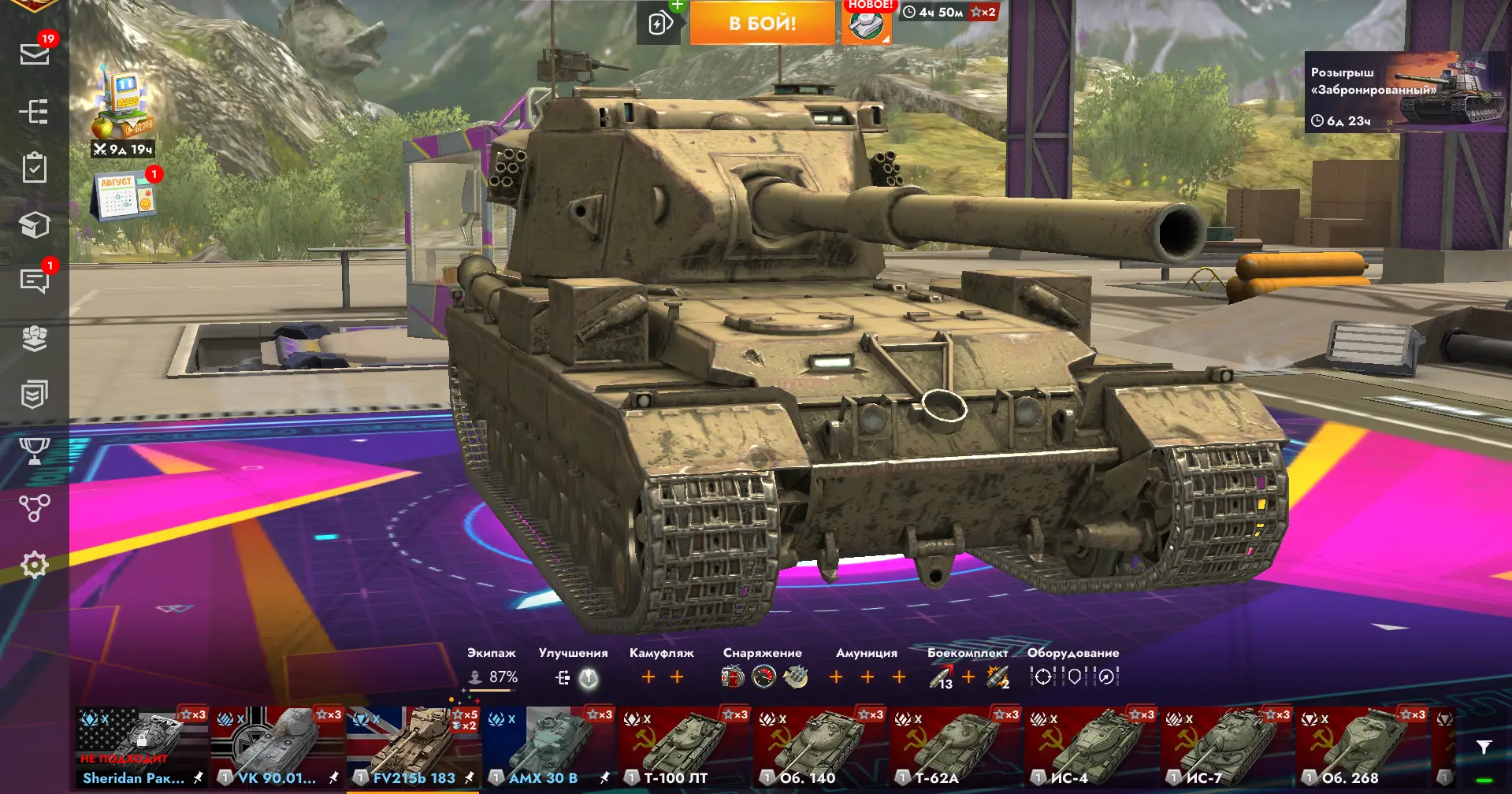The width and height of the screenshot is (1512, 794).
Task: Open the chat messages icon
Action: [35, 280]
